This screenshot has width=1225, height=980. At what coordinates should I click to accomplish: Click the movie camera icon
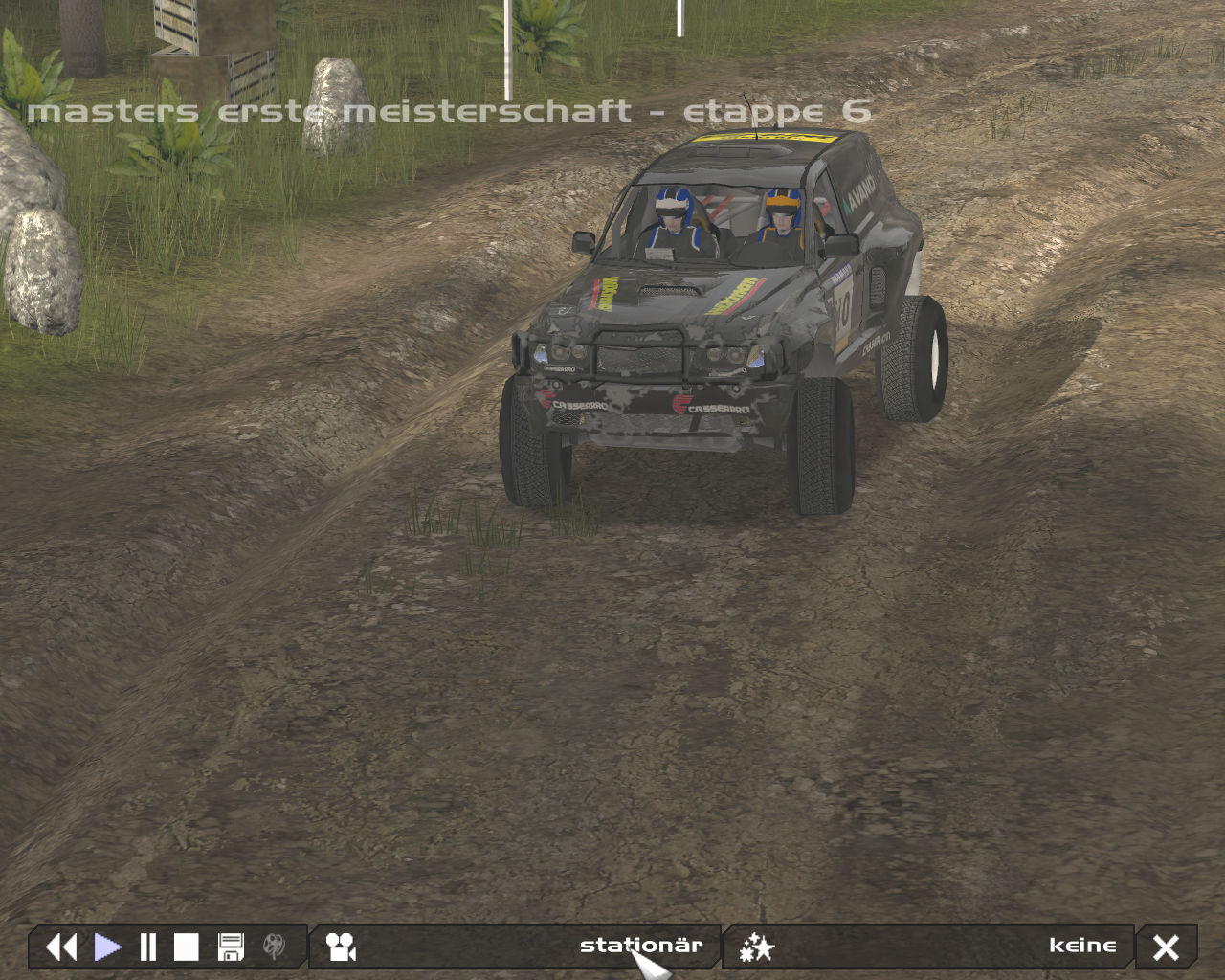341,947
